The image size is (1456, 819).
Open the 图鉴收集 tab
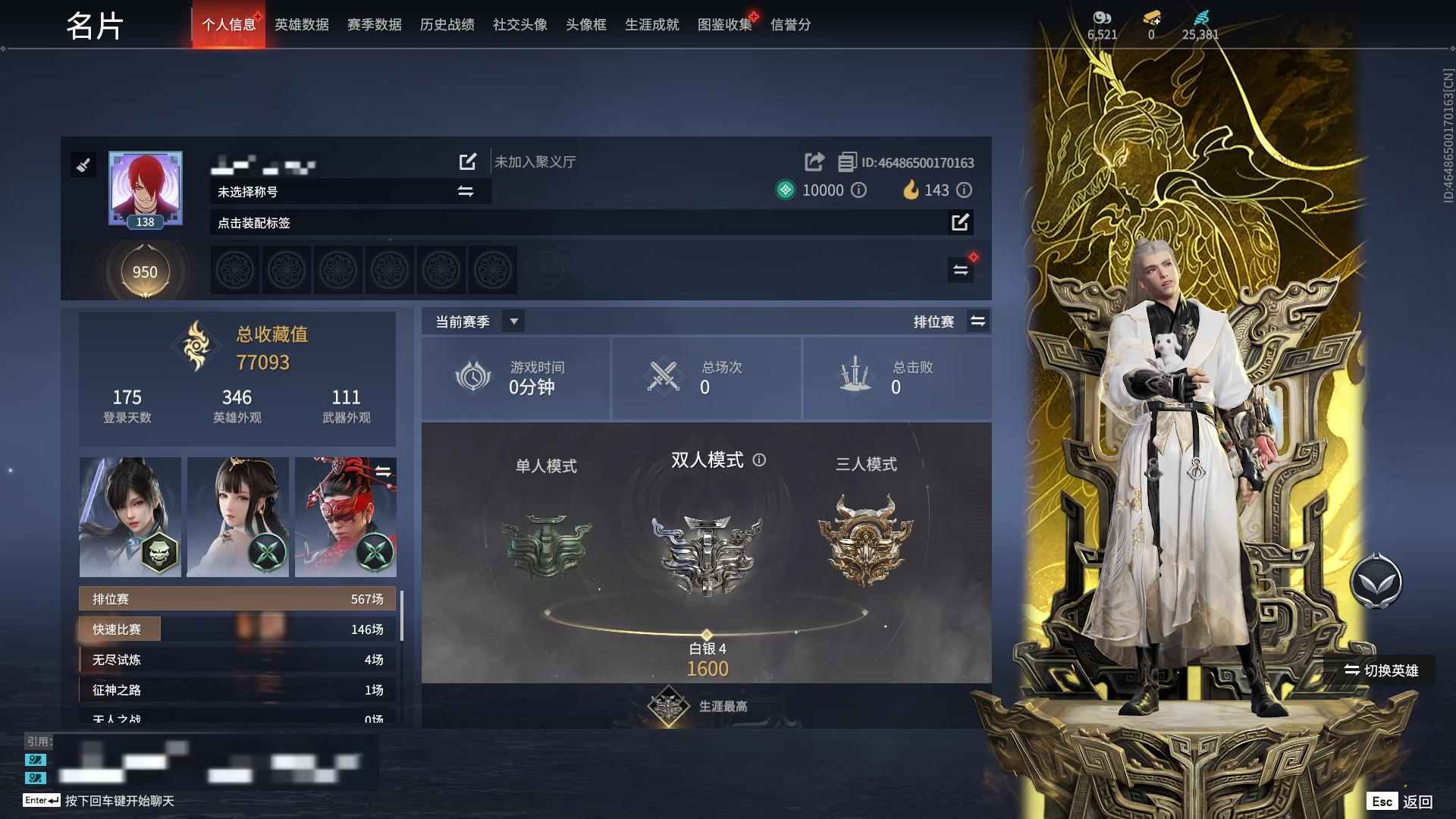(723, 24)
